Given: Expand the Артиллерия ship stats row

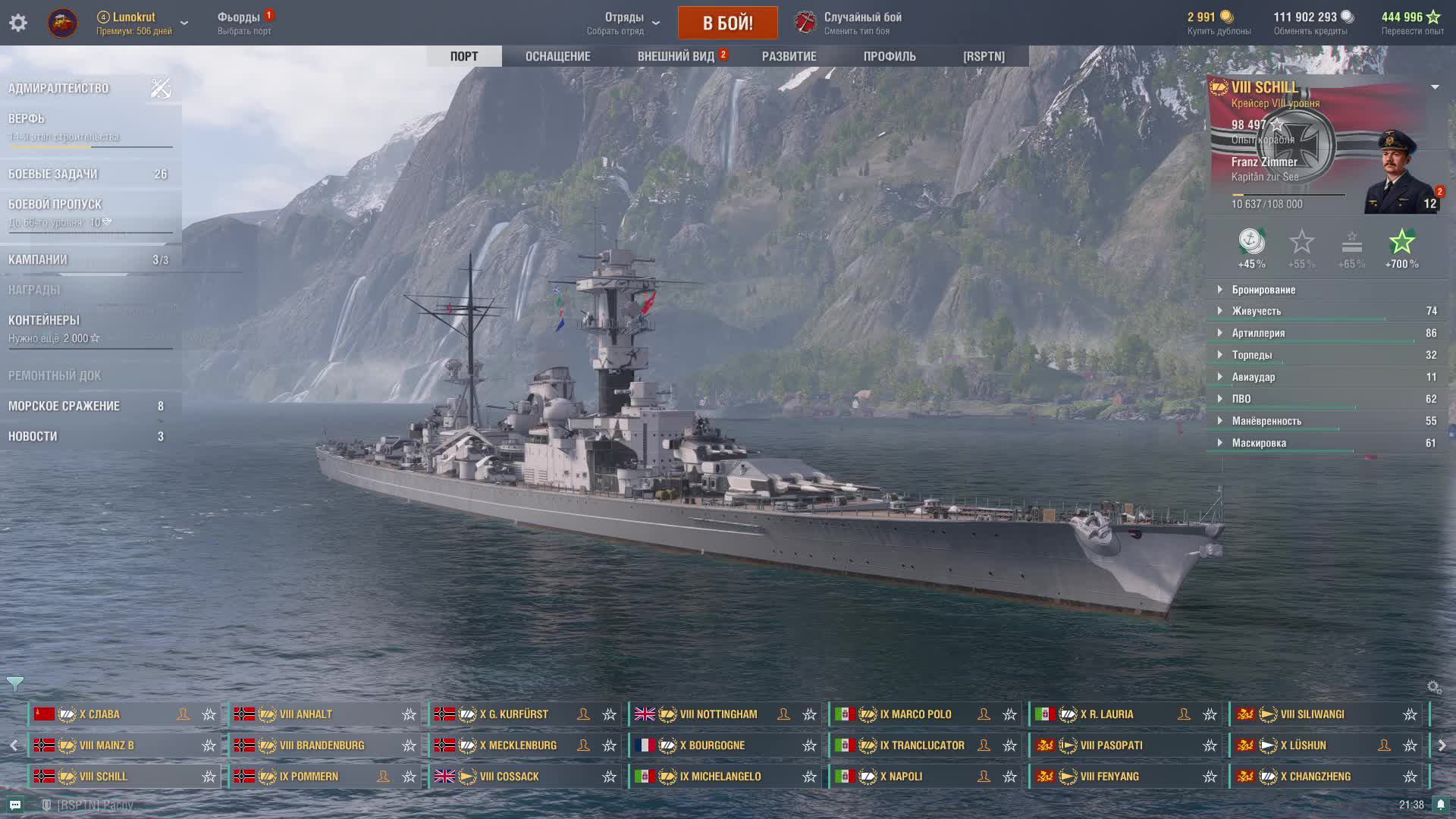Looking at the screenshot, I should 1258,333.
